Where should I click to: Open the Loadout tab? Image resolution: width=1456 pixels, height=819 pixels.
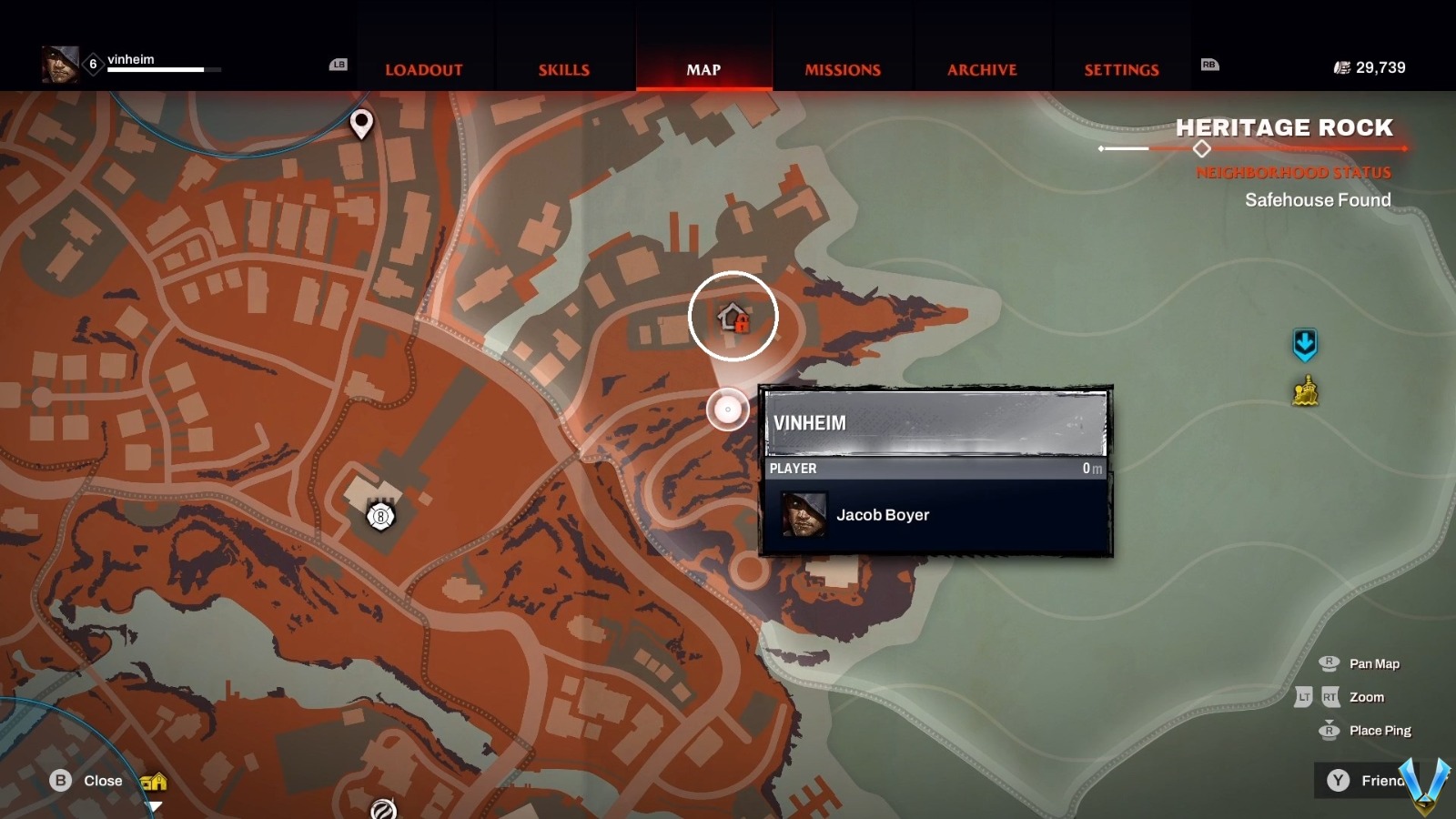423,70
